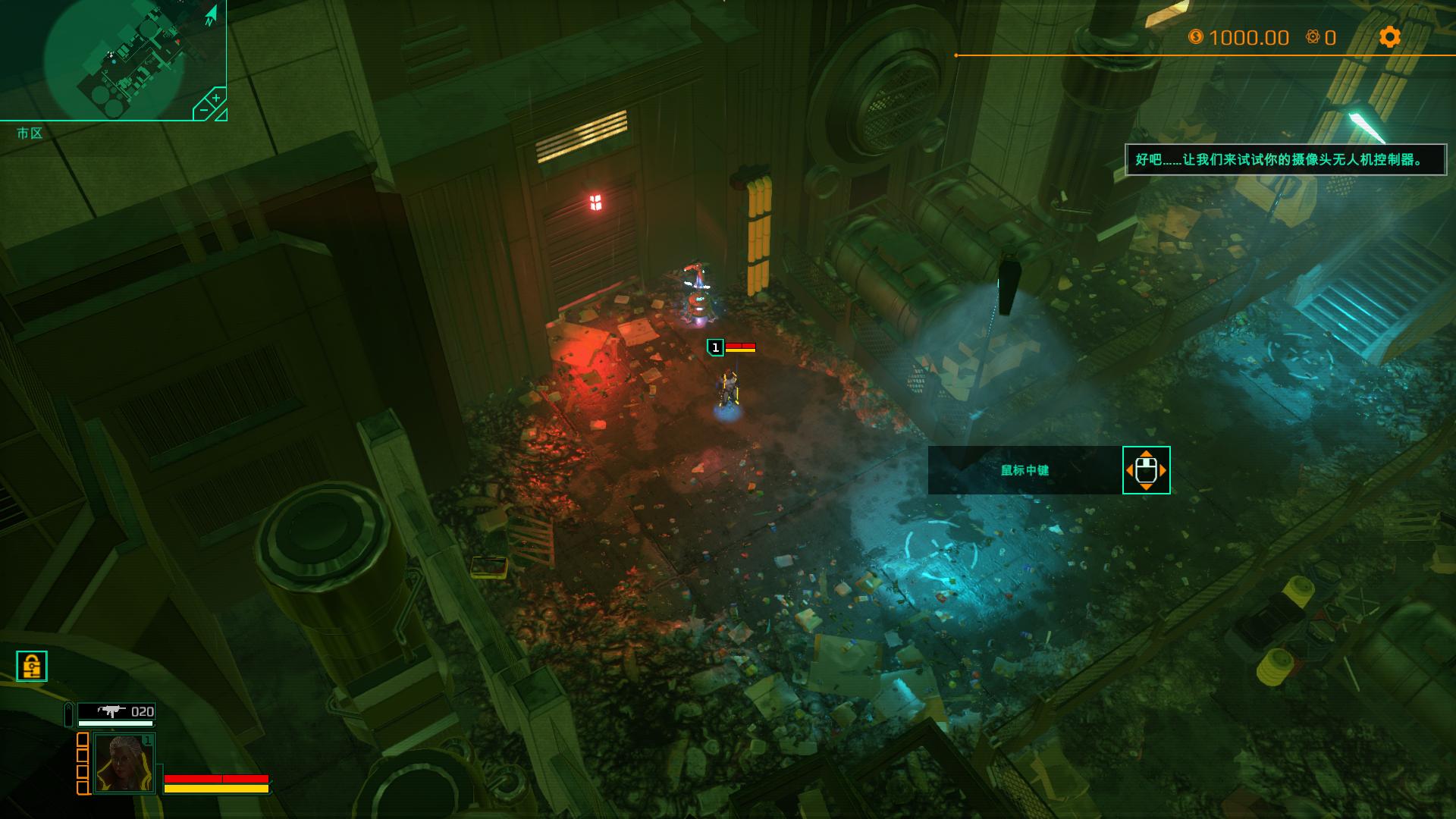This screenshot has width=1456, height=819.
Task: Toggle the yellow padlock hacking icon
Action: coord(32,666)
